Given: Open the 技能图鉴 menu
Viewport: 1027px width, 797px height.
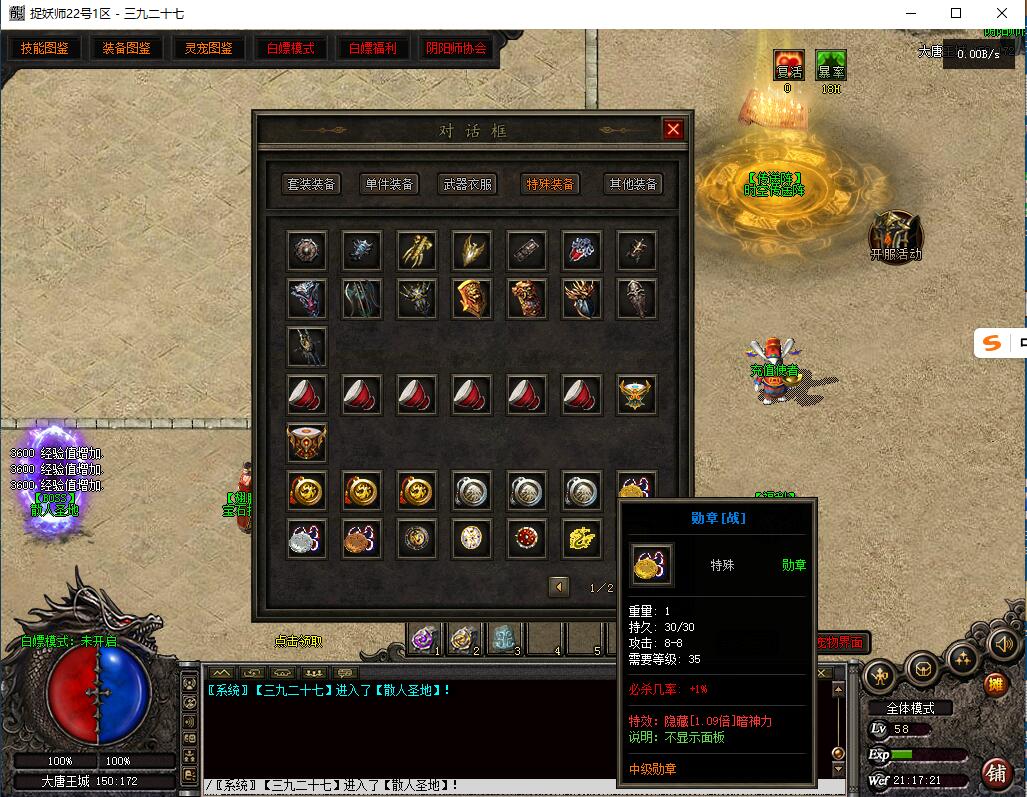Looking at the screenshot, I should point(45,48).
